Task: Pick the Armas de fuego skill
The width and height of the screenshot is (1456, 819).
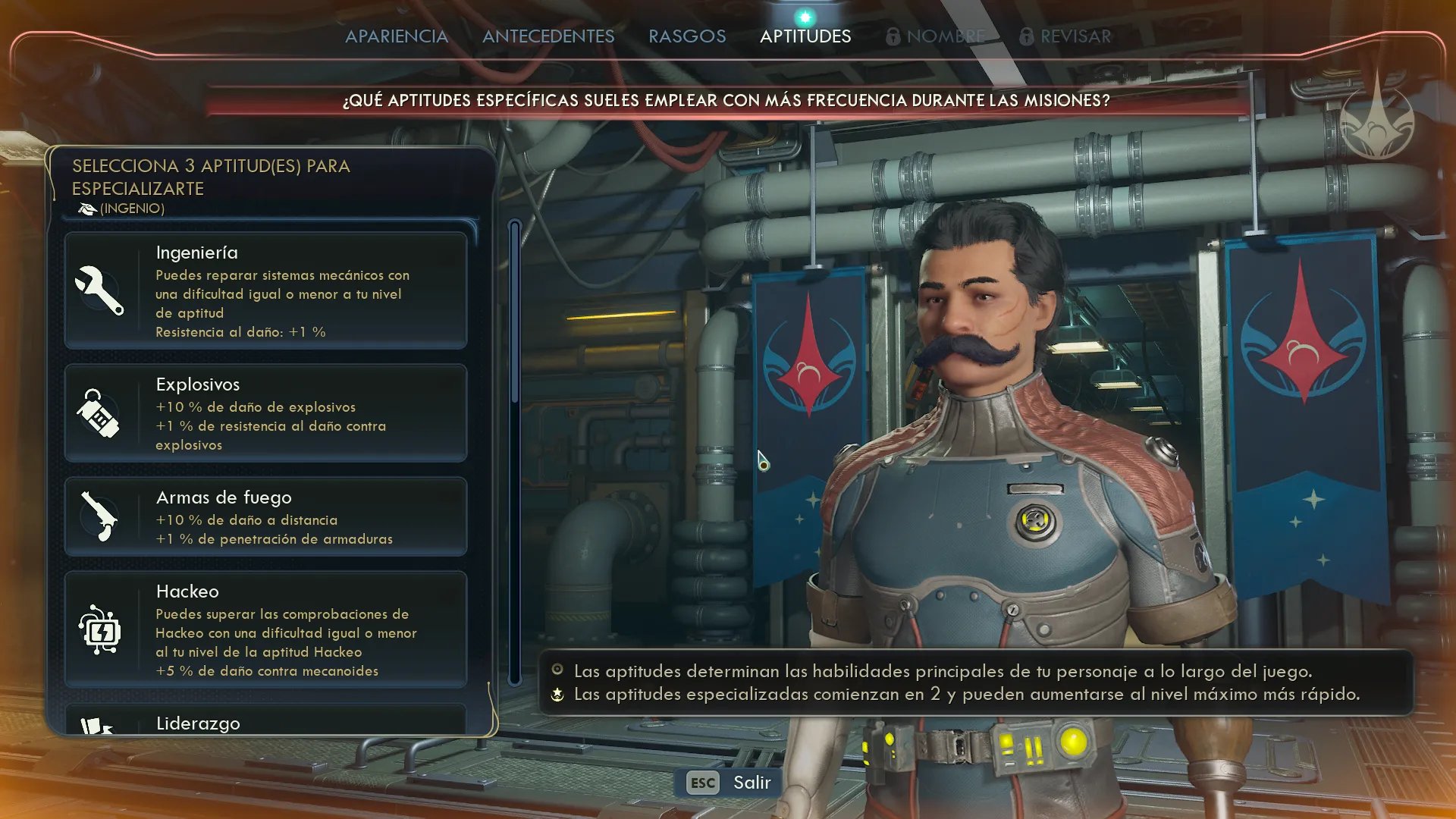Action: click(x=265, y=517)
